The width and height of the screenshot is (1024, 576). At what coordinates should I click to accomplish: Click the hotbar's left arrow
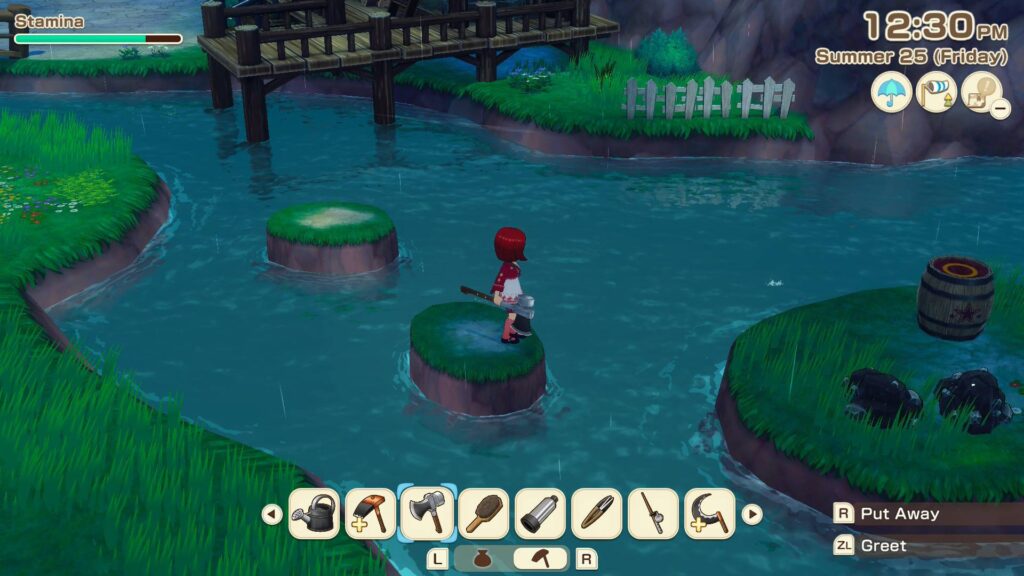click(271, 514)
